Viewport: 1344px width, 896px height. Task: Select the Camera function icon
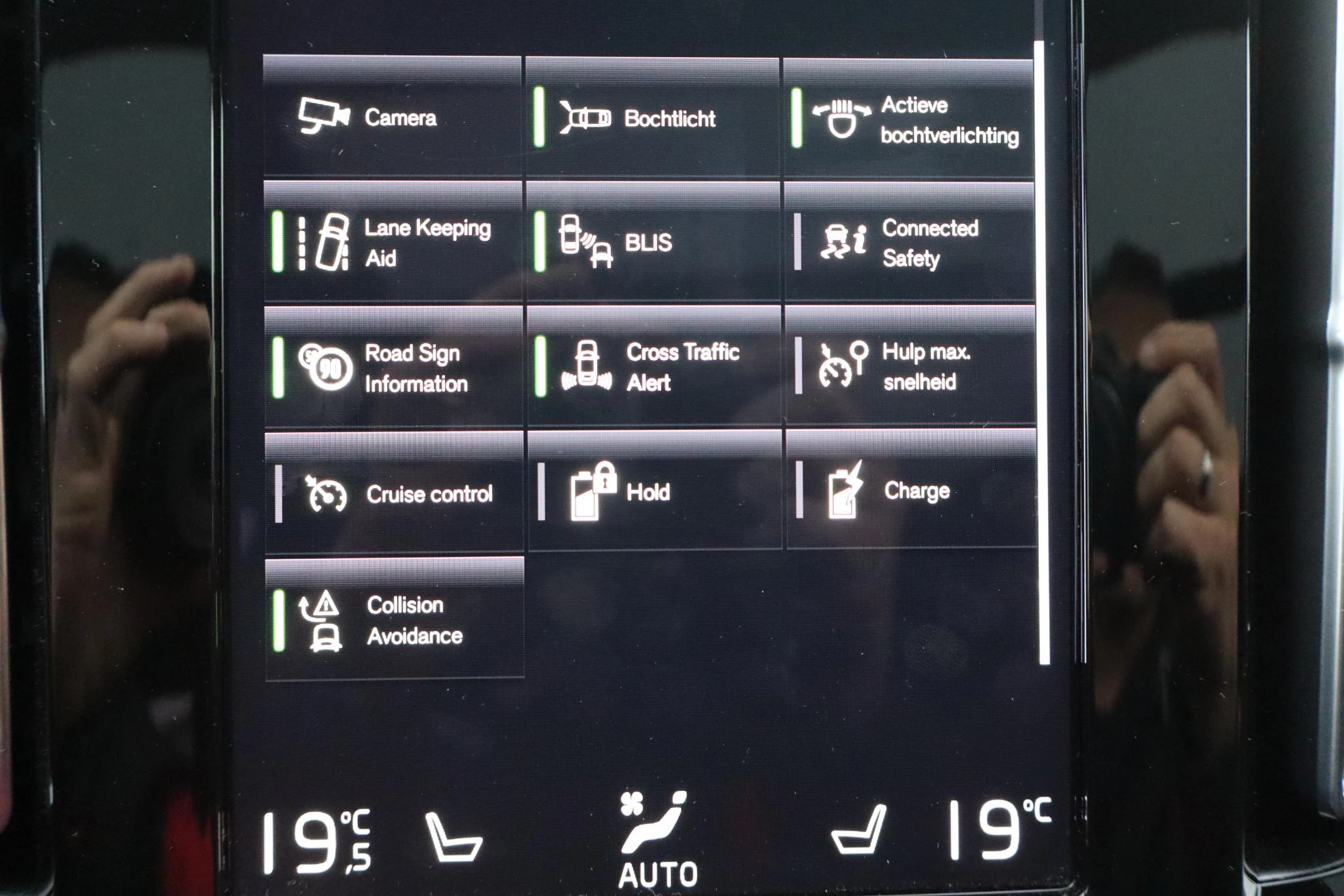(323, 117)
